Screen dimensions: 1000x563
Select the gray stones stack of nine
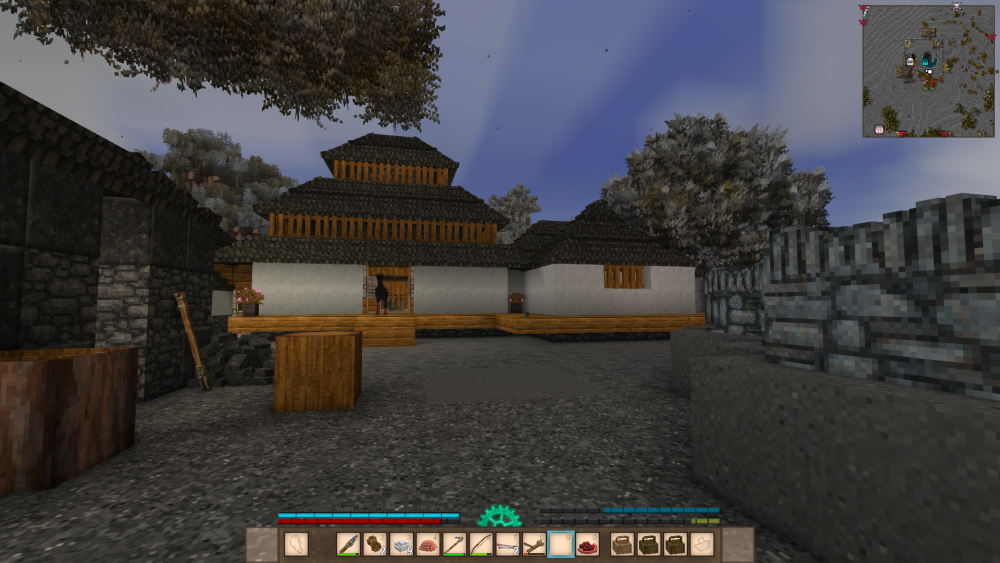(401, 544)
